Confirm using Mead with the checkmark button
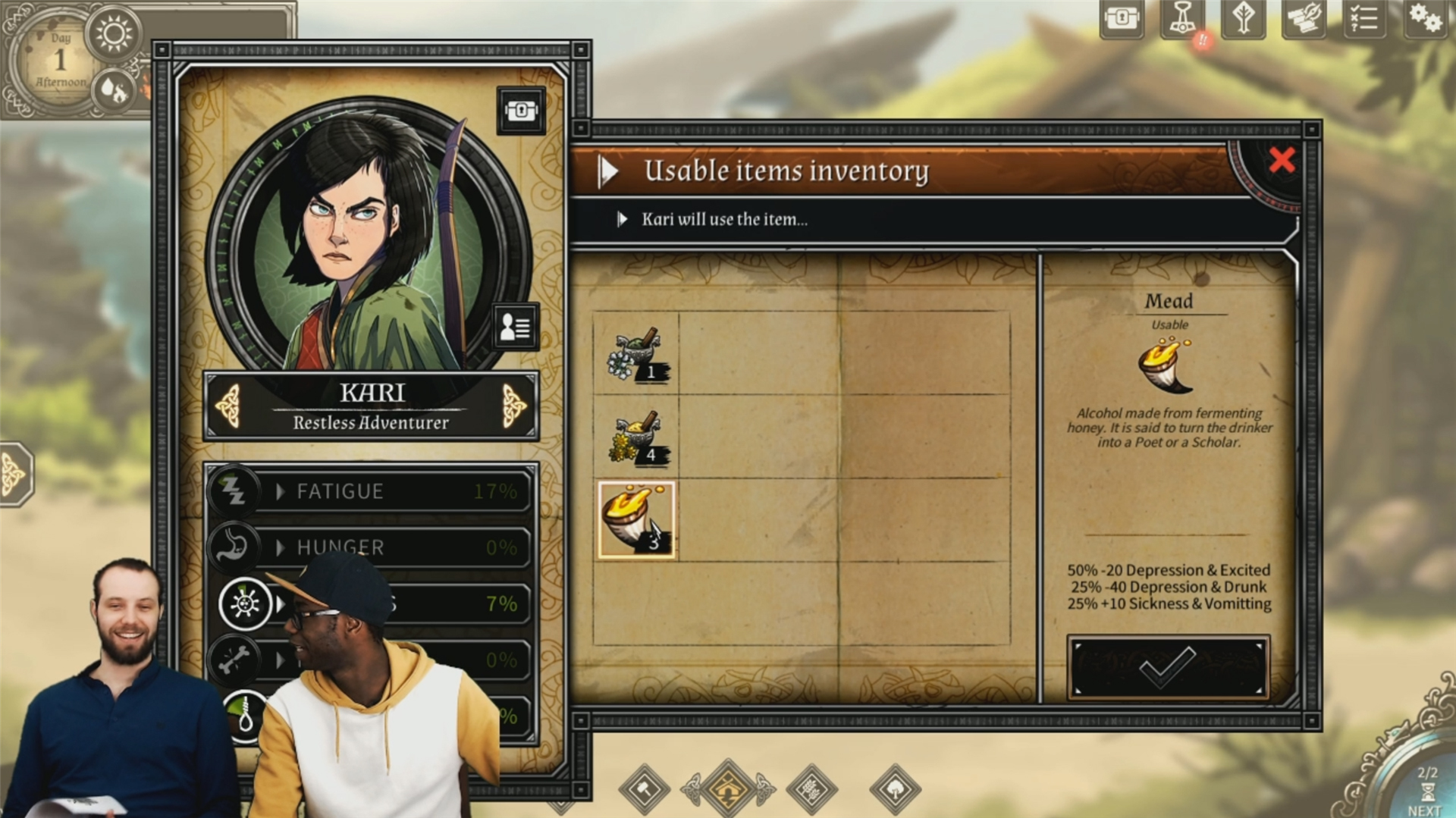 point(1167,667)
